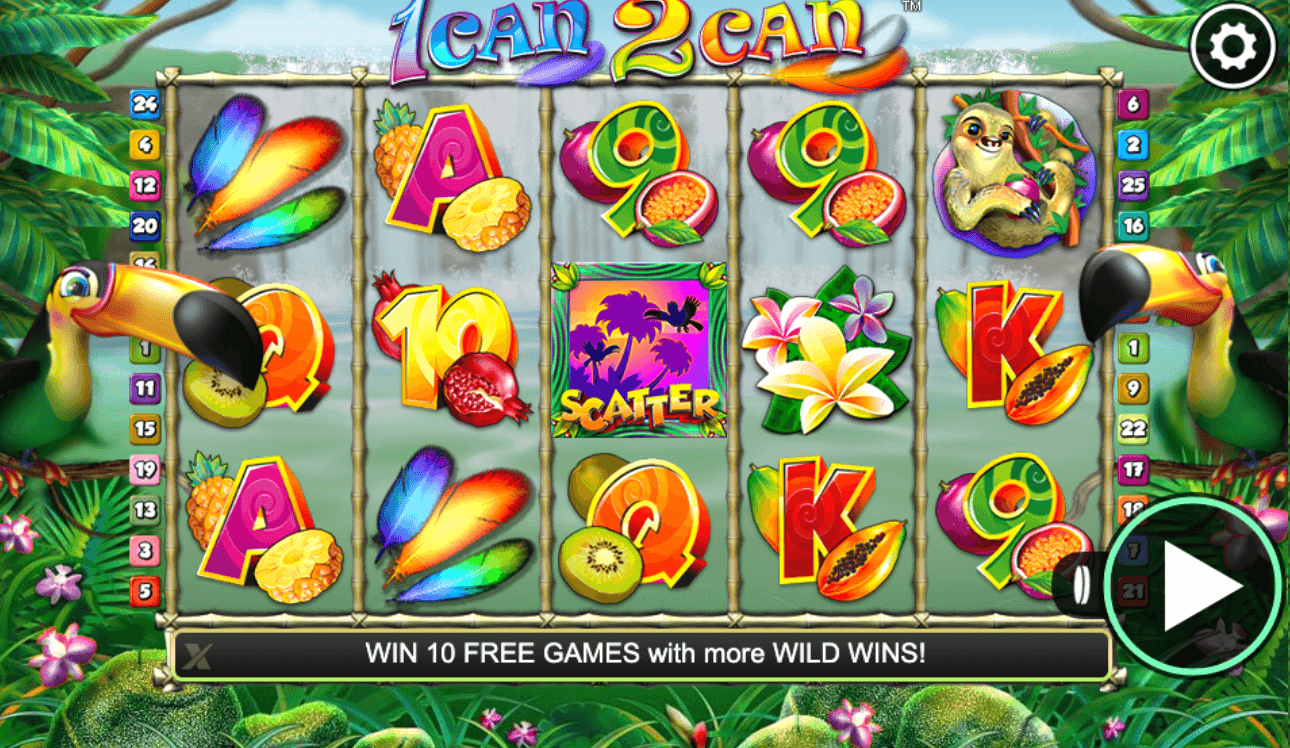Select payline number 9

point(1133,389)
